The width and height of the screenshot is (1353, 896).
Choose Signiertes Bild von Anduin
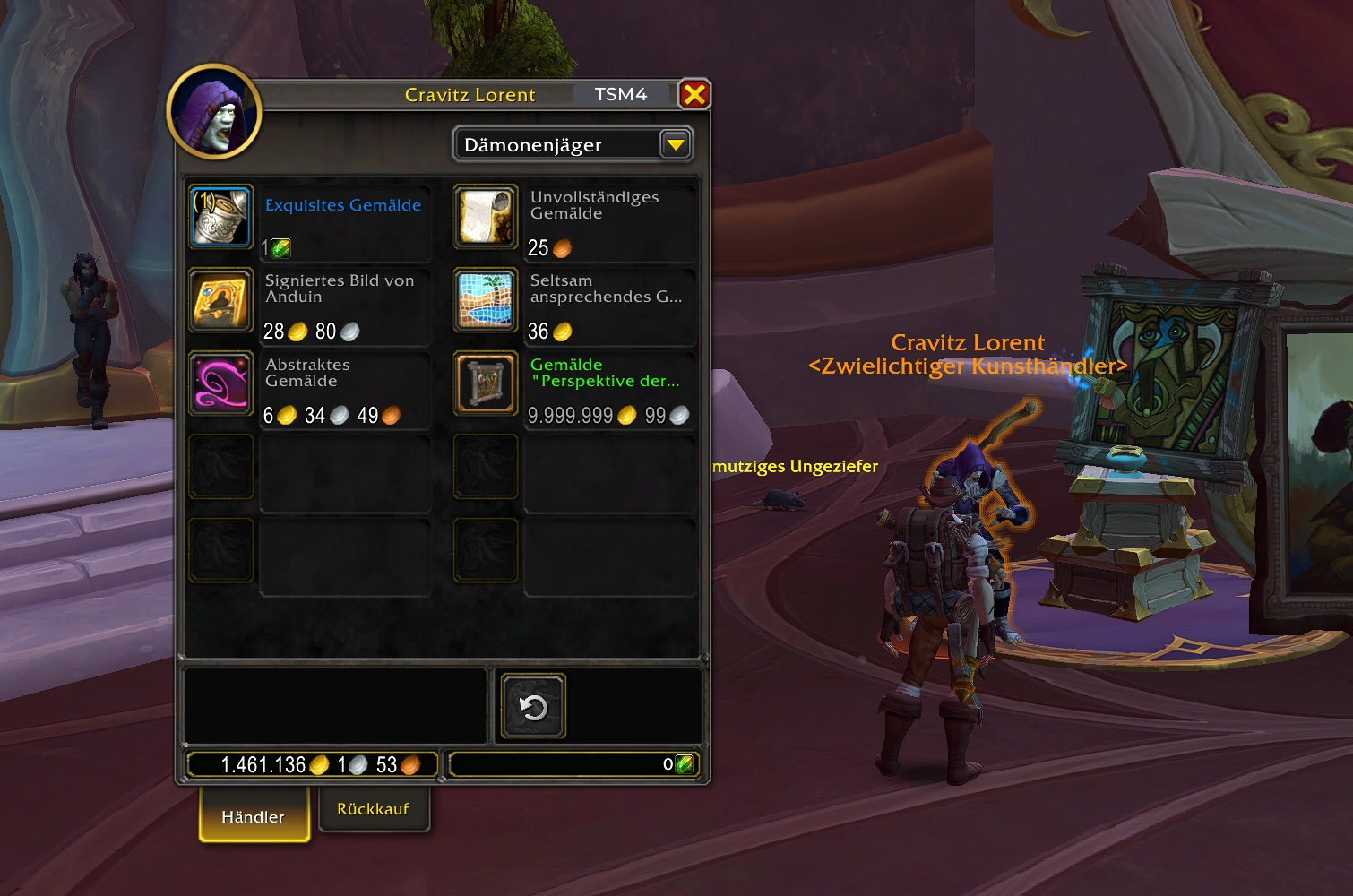[220, 301]
